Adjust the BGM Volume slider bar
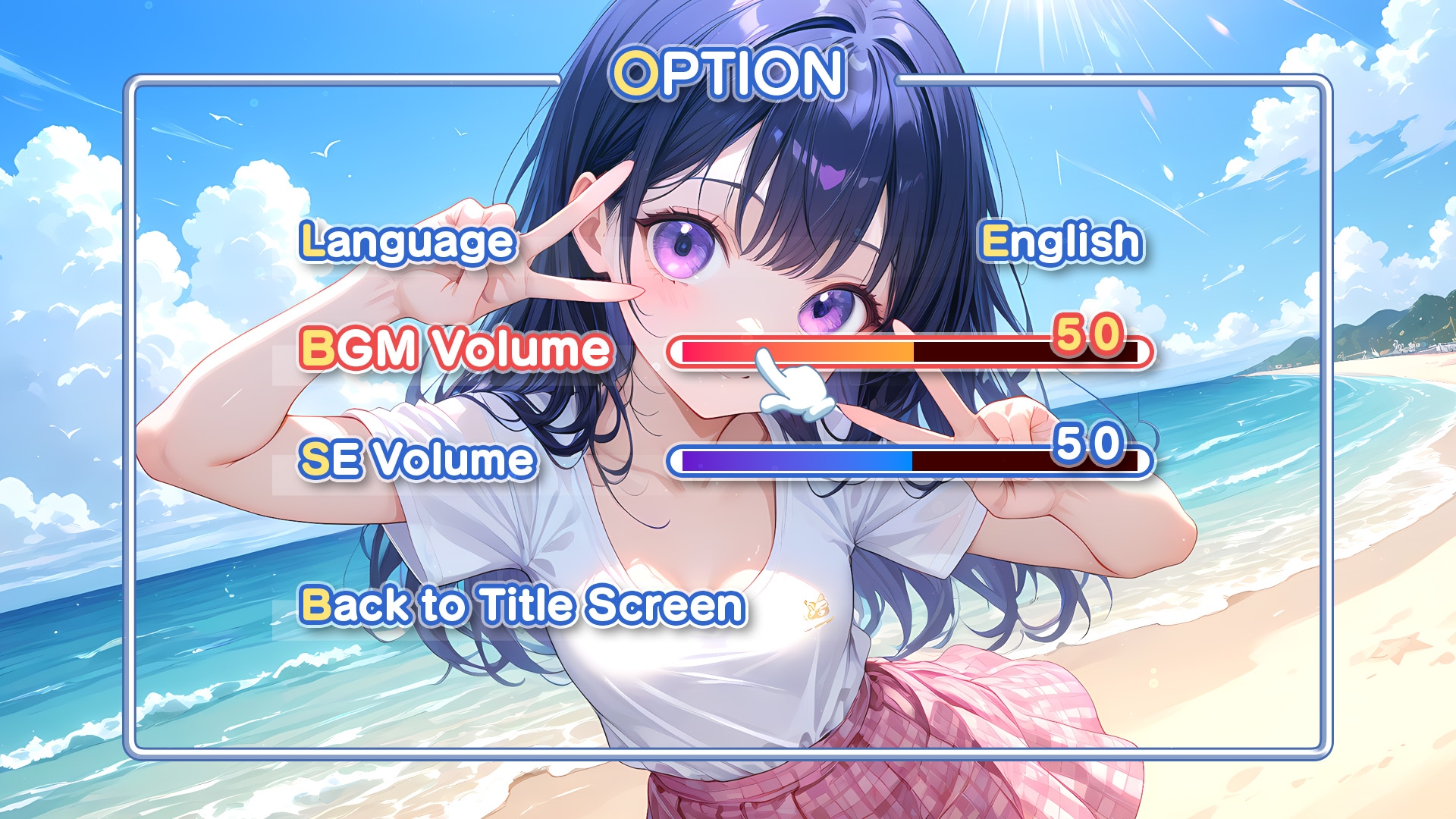This screenshot has height=819, width=1456. 910,353
